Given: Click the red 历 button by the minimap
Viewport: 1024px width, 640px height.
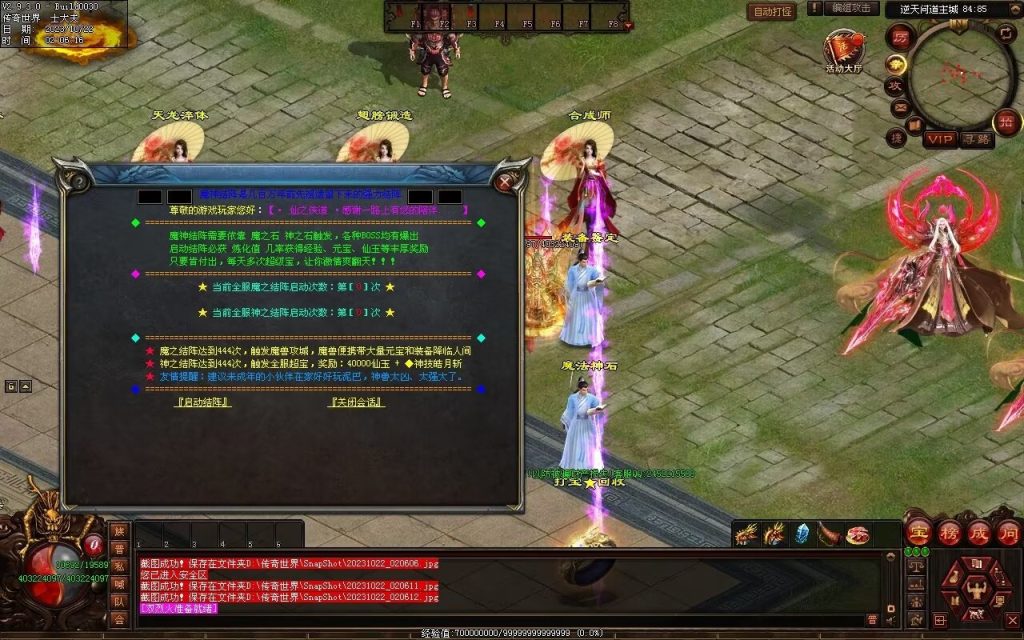Looking at the screenshot, I should click(x=899, y=36).
